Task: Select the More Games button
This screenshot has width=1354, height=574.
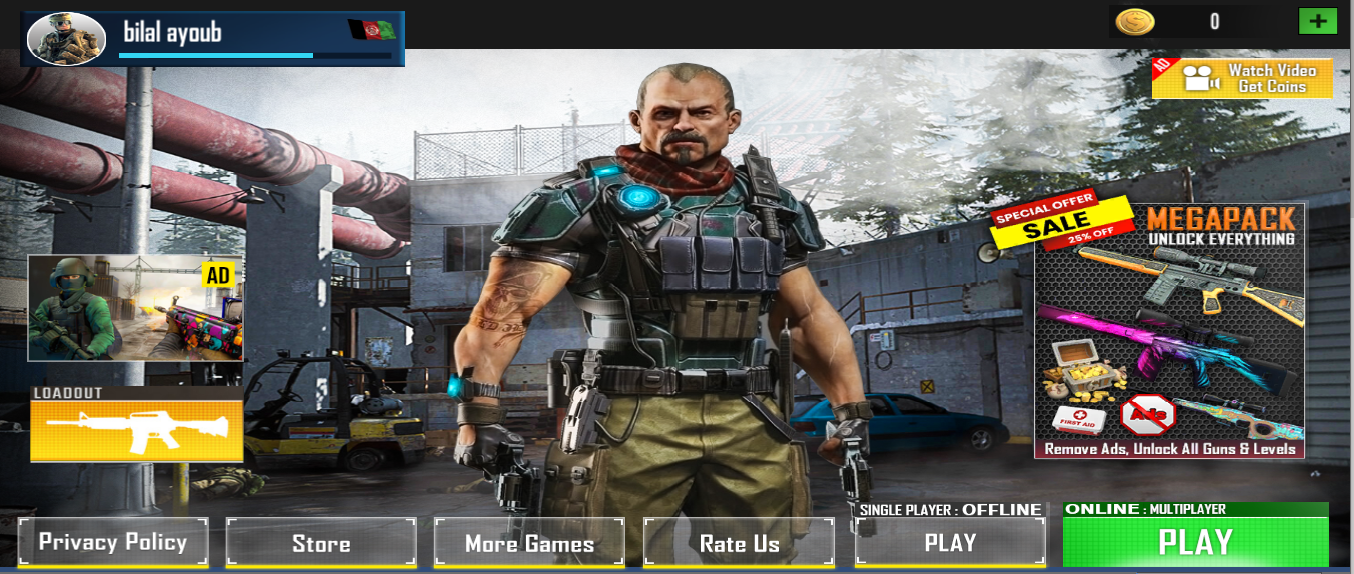Action: [529, 543]
